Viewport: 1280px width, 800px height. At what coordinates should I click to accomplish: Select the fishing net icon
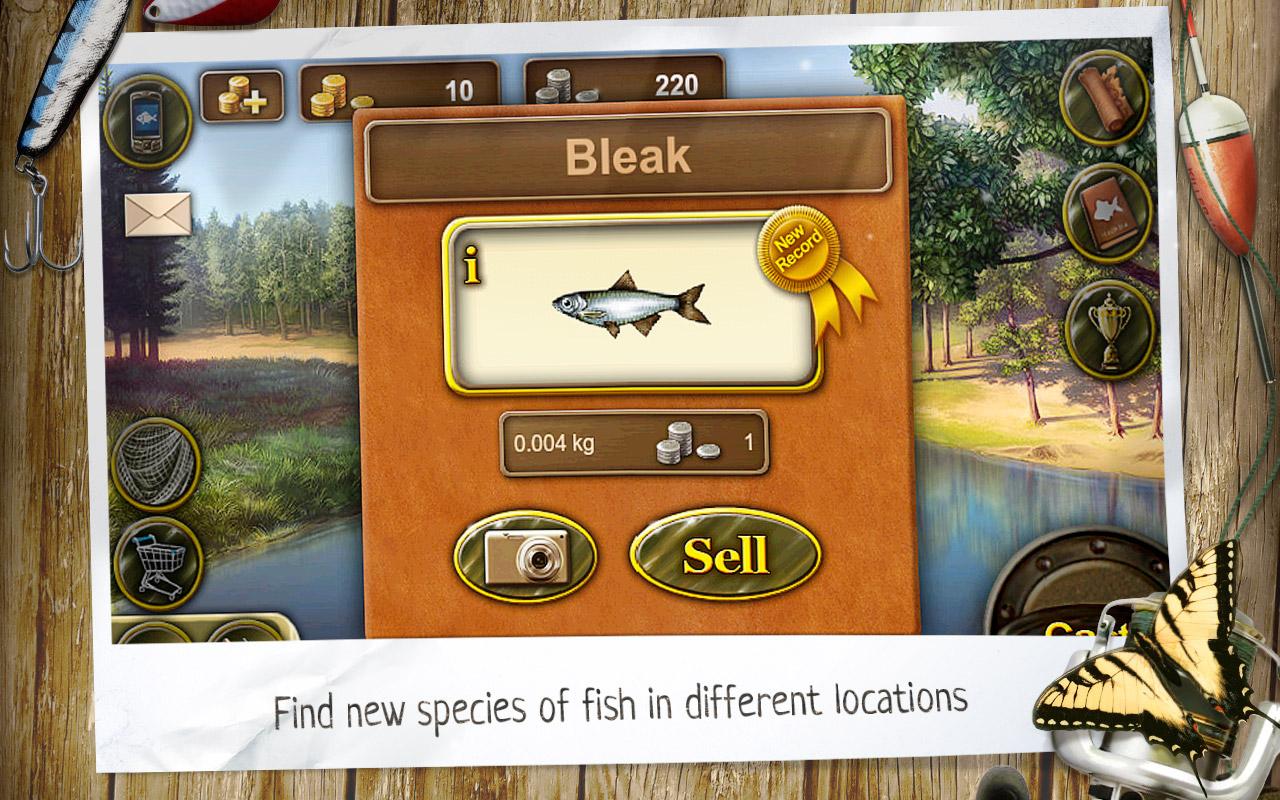[x=158, y=462]
